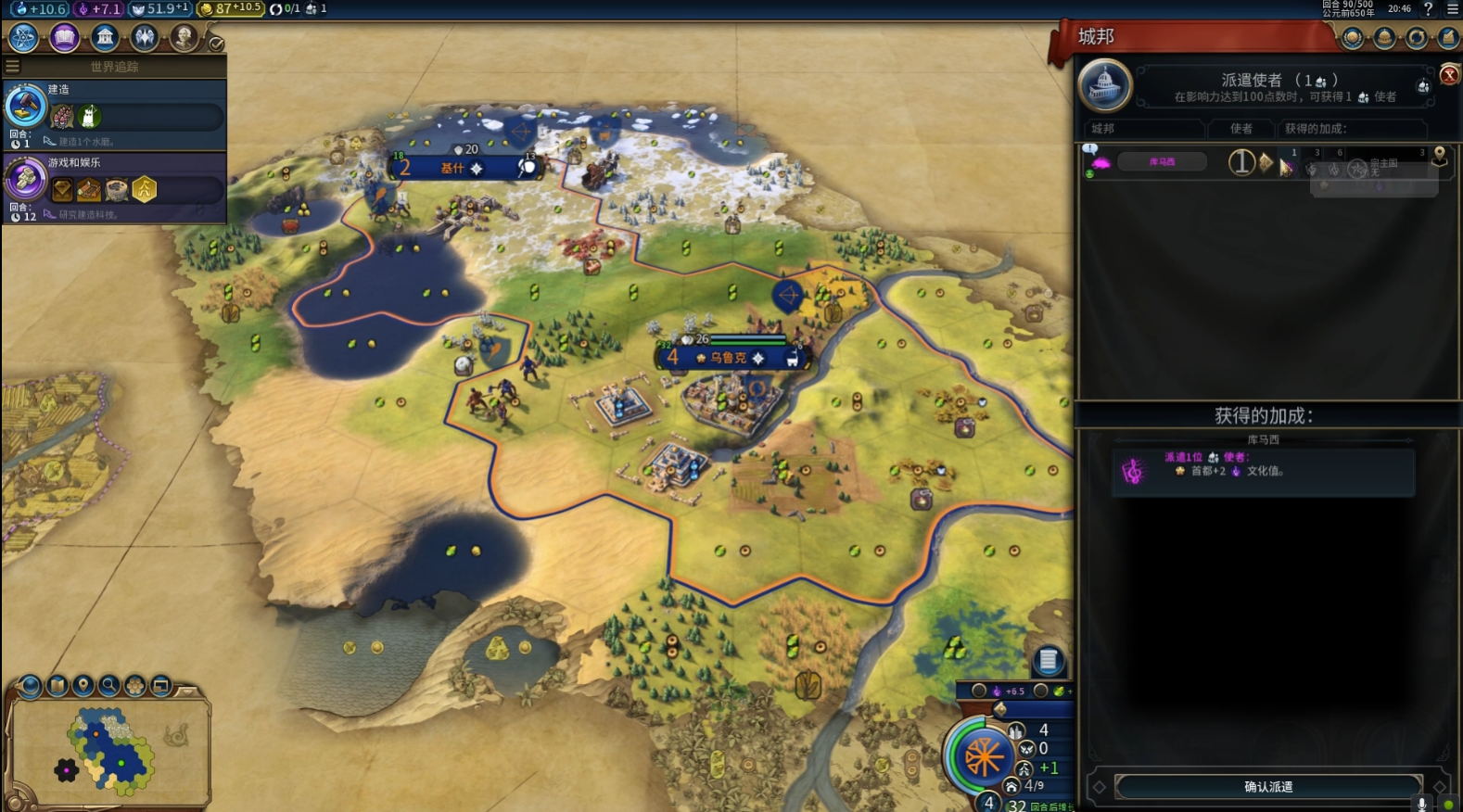This screenshot has width=1463, height=812.
Task: Open the government building icon
Action: point(105,38)
